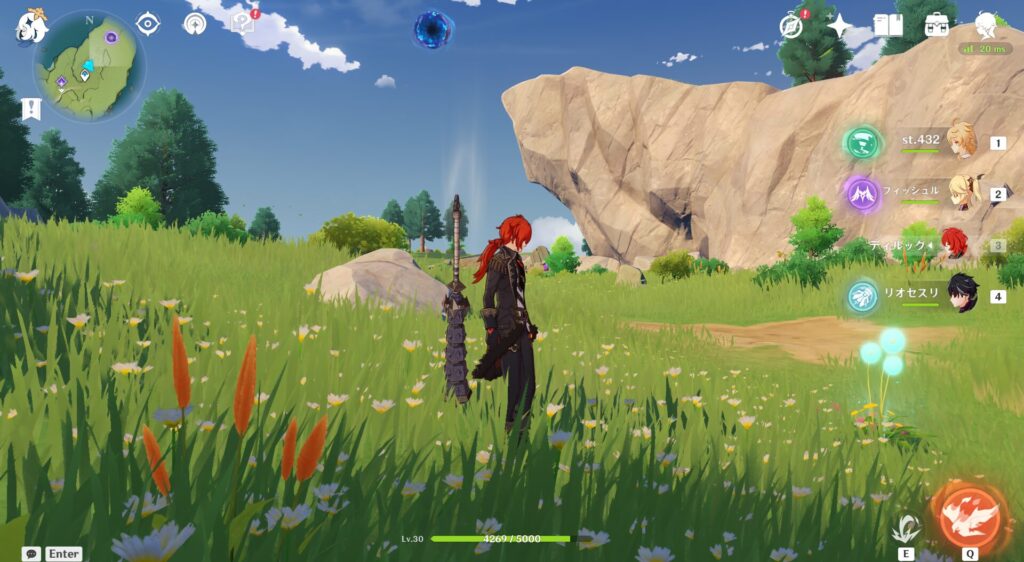Trigger リオセスリ's icy elemental burst icon
The width and height of the screenshot is (1024, 562).
point(861,295)
